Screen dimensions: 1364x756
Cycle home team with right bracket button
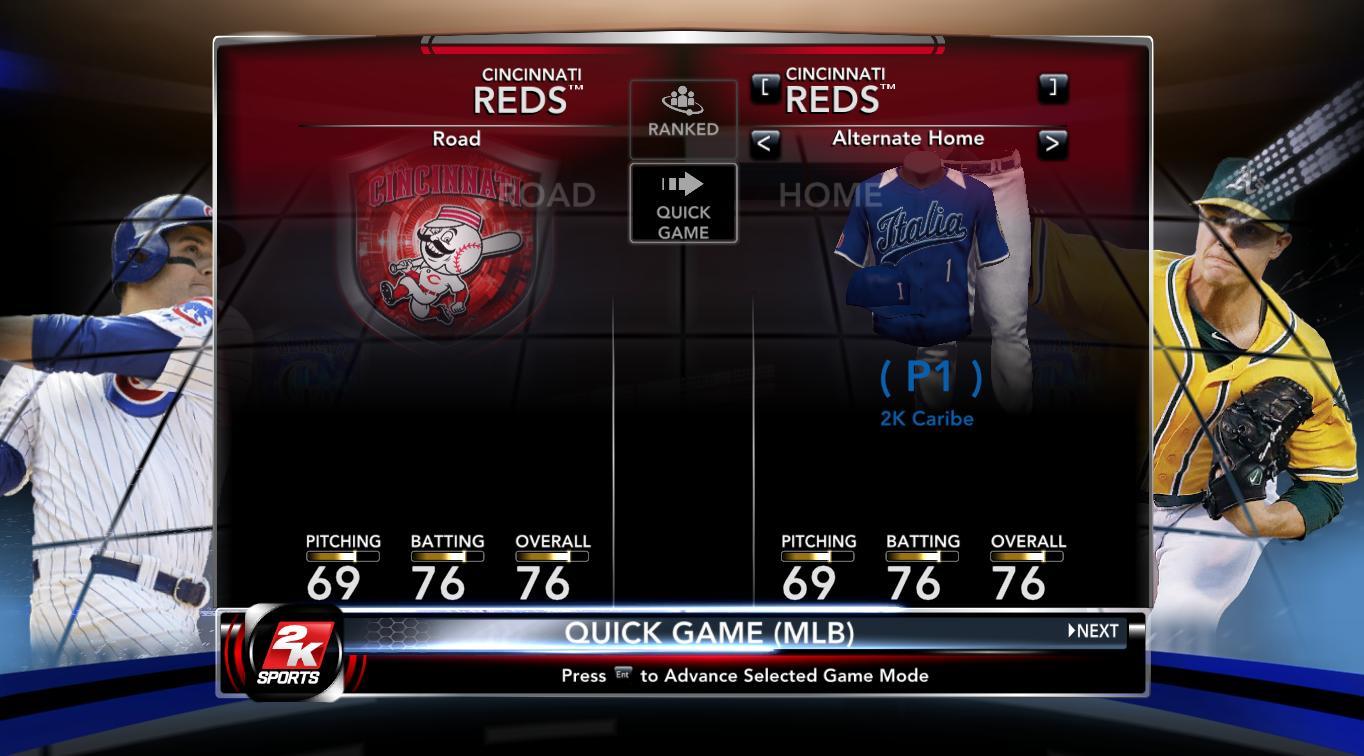pos(1052,87)
